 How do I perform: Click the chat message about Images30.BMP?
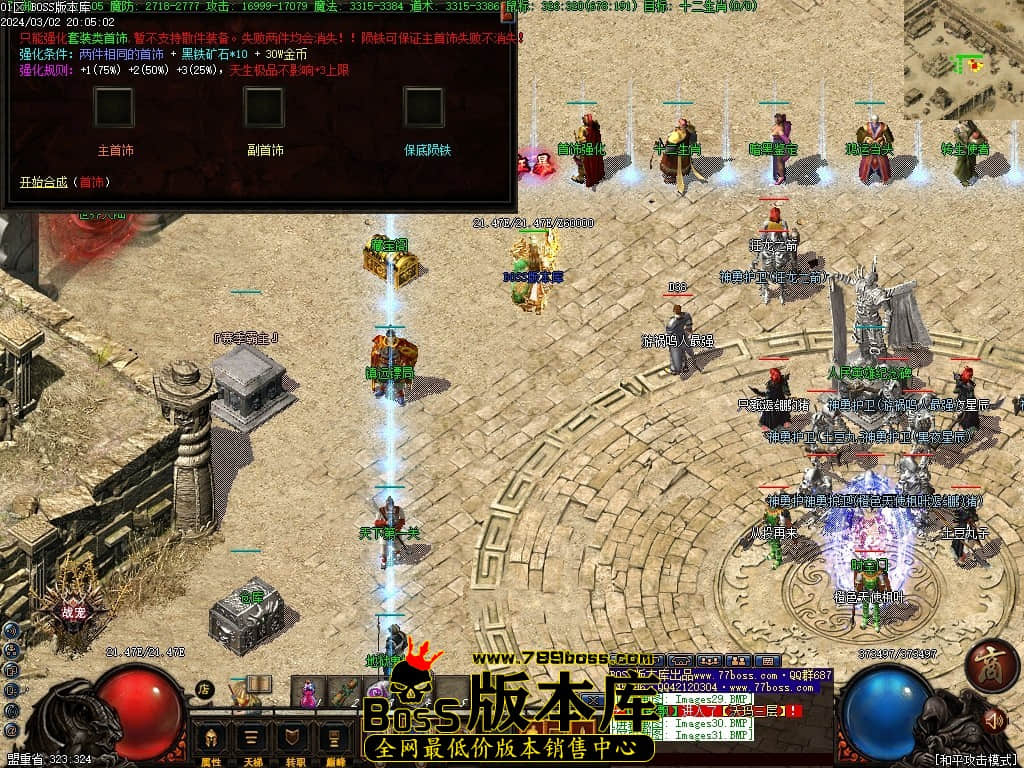click(711, 723)
